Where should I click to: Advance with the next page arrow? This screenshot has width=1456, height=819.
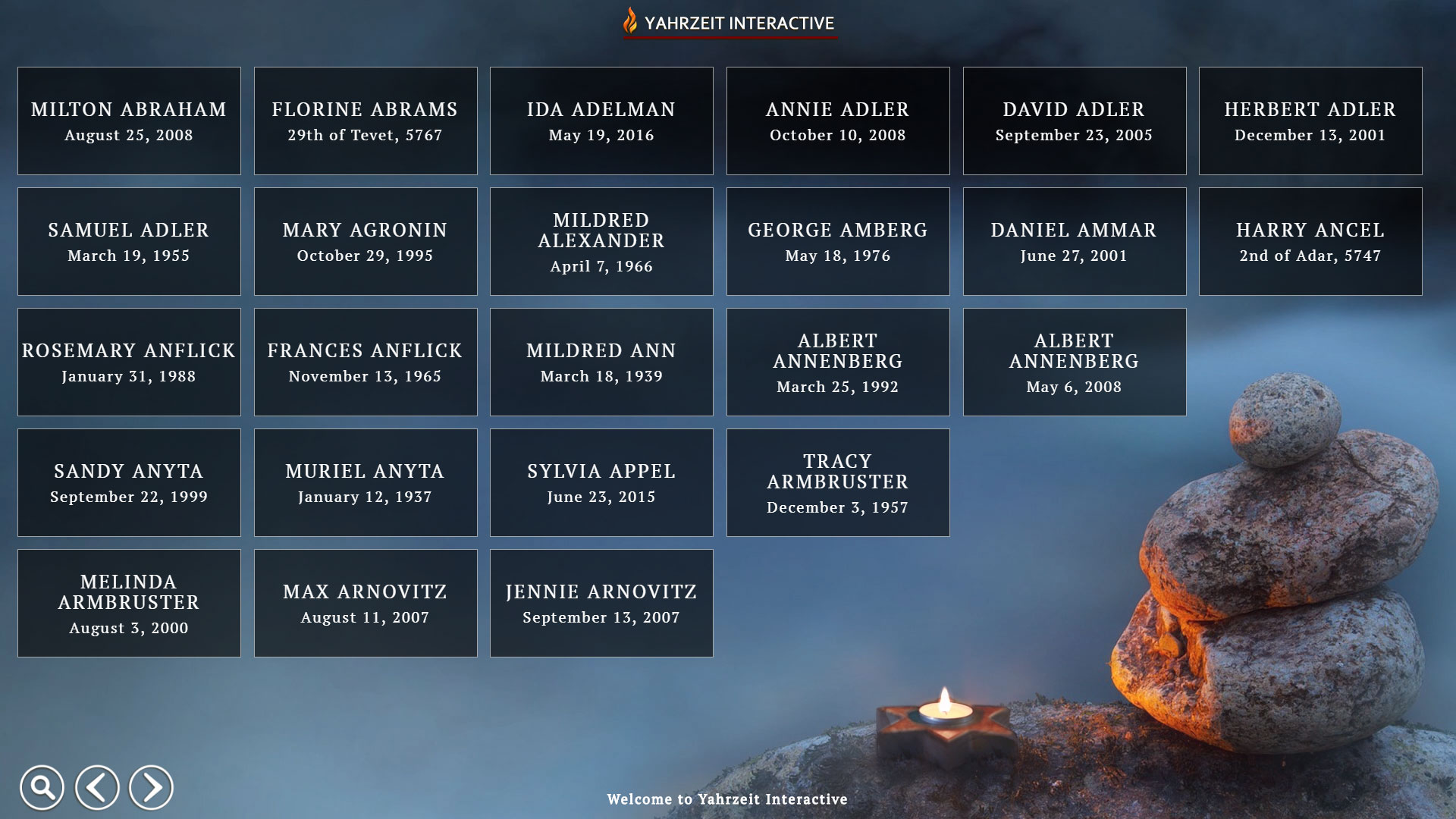[x=151, y=788]
